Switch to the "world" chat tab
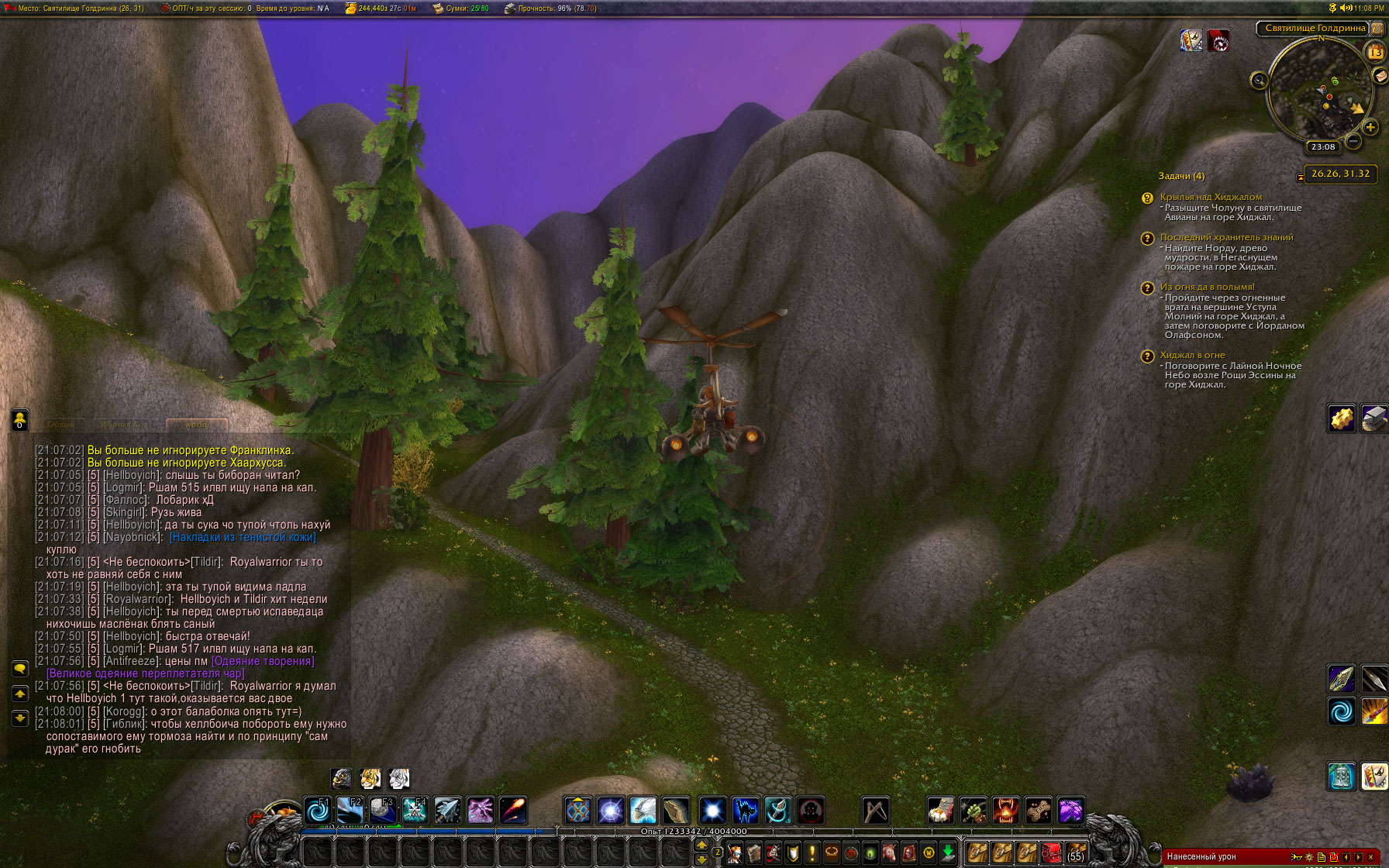Viewport: 1389px width, 868px height. (x=196, y=425)
